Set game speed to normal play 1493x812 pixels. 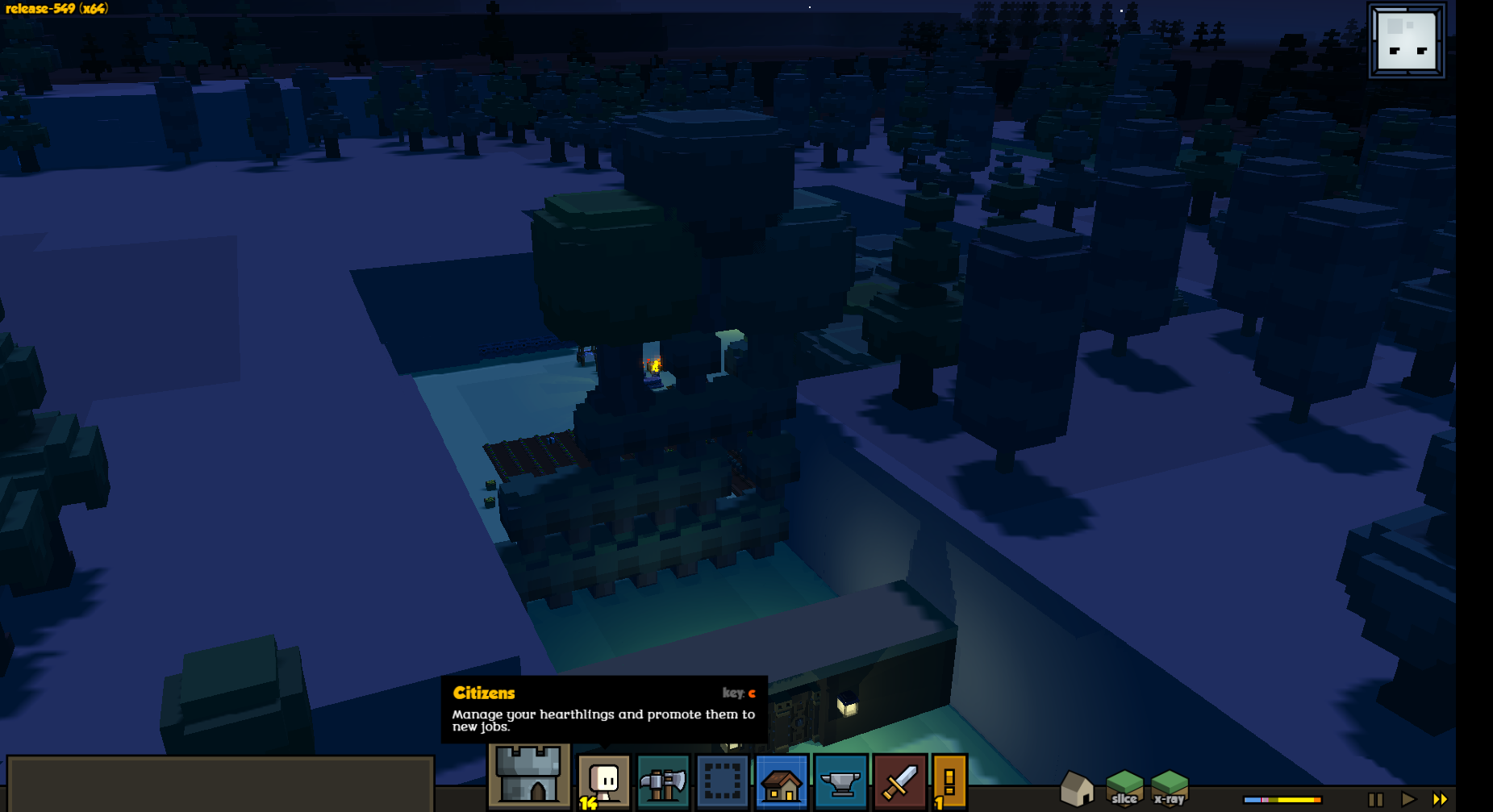[x=1408, y=799]
